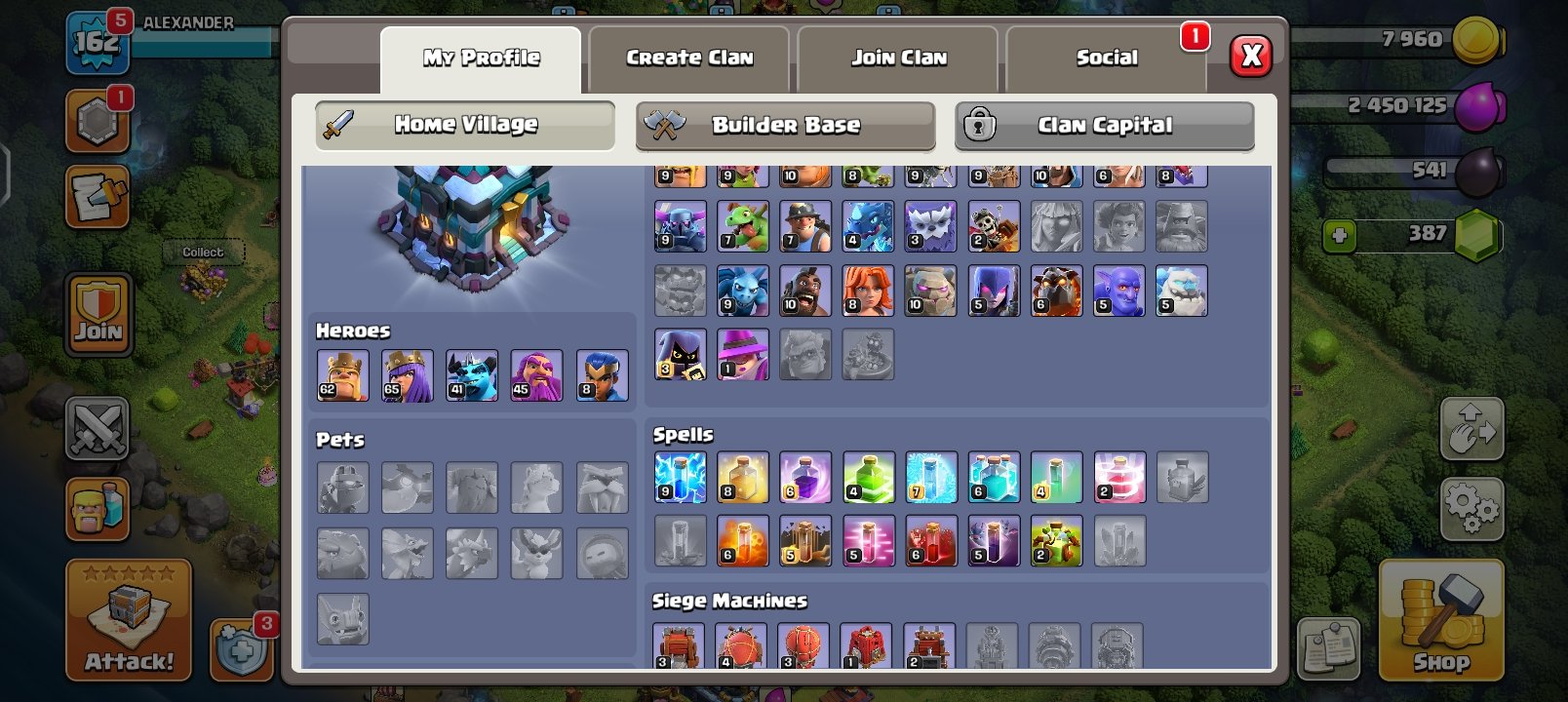Select the P.E.K.K.A troop icon

(x=680, y=225)
